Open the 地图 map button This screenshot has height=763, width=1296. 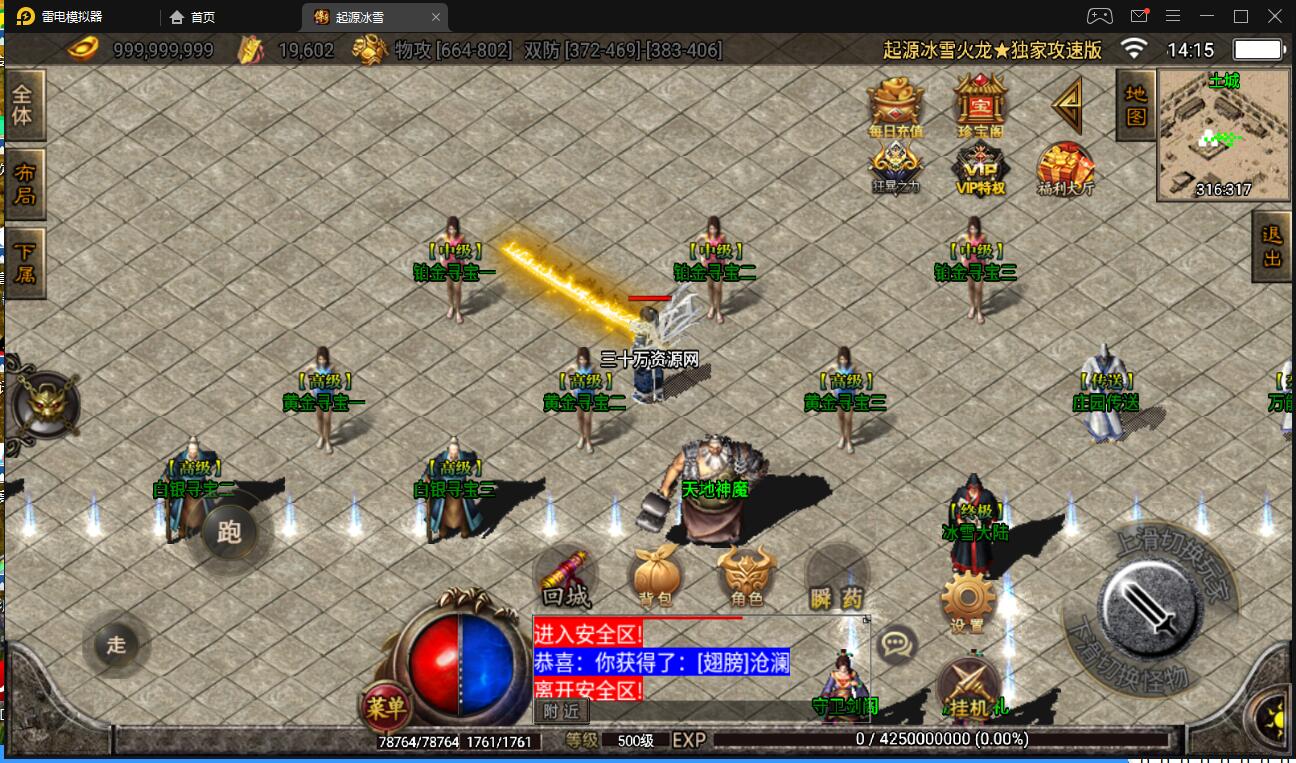pos(1136,105)
